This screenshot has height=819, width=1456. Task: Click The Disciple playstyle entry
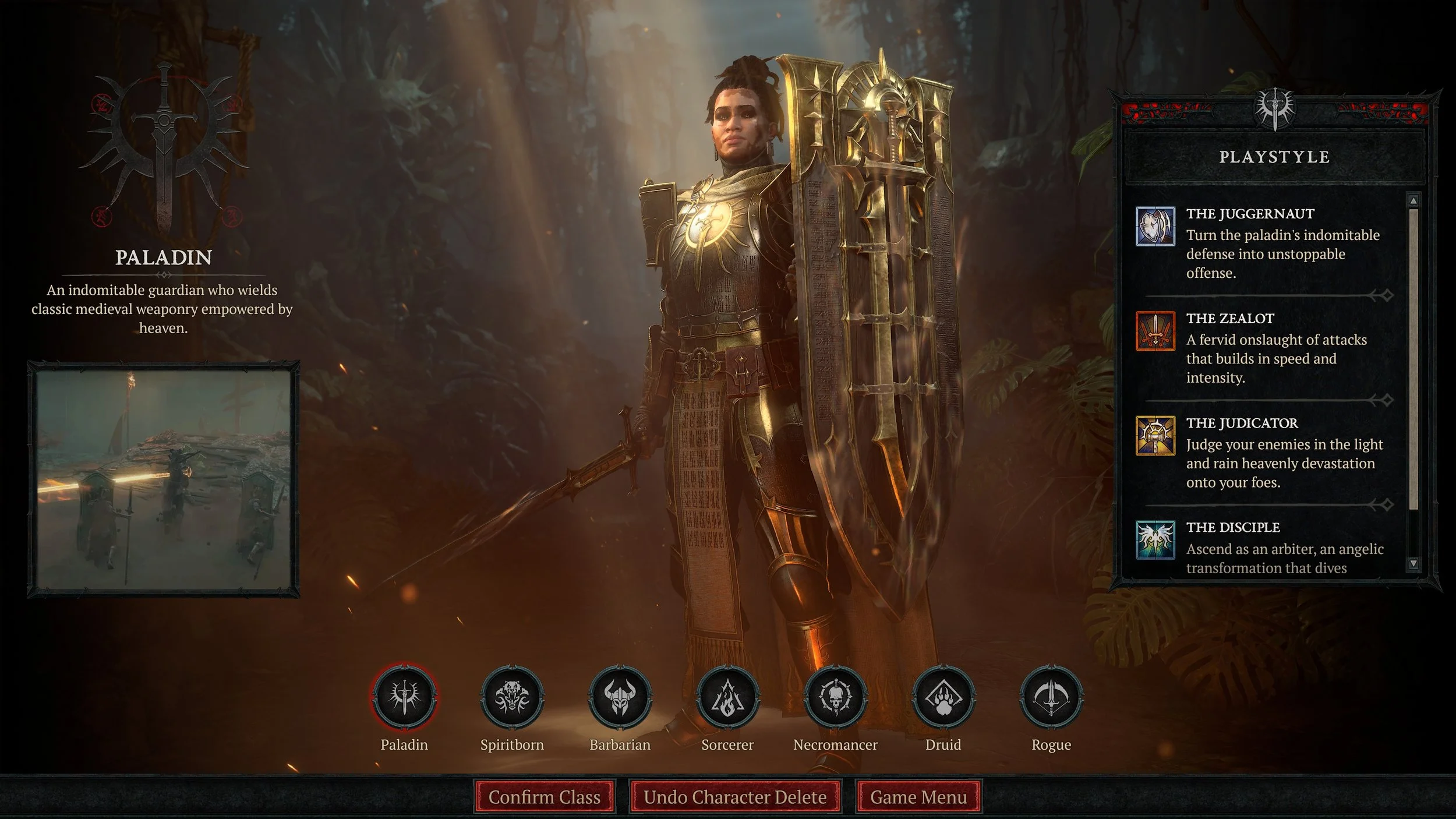[x=1264, y=549]
